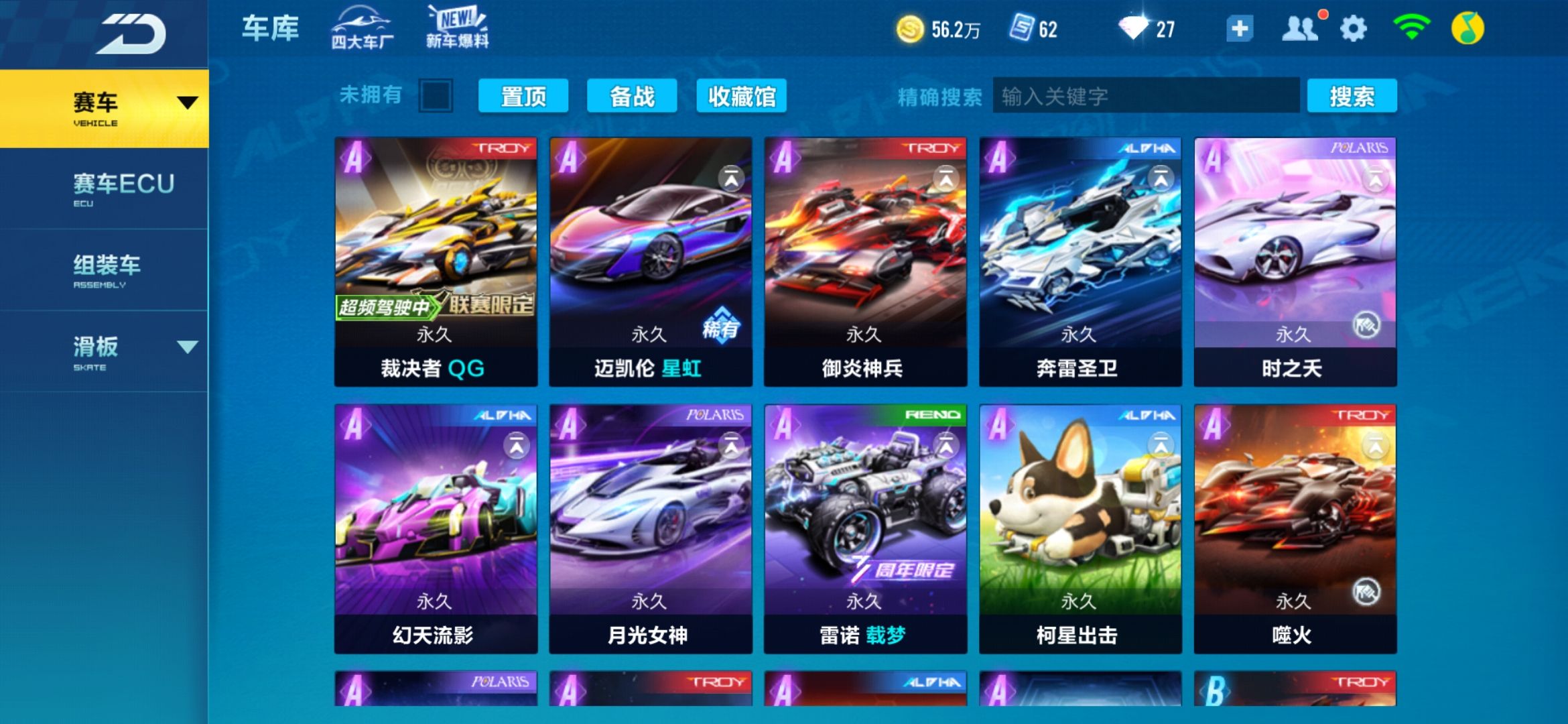Click the gold coin currency icon

(x=909, y=28)
